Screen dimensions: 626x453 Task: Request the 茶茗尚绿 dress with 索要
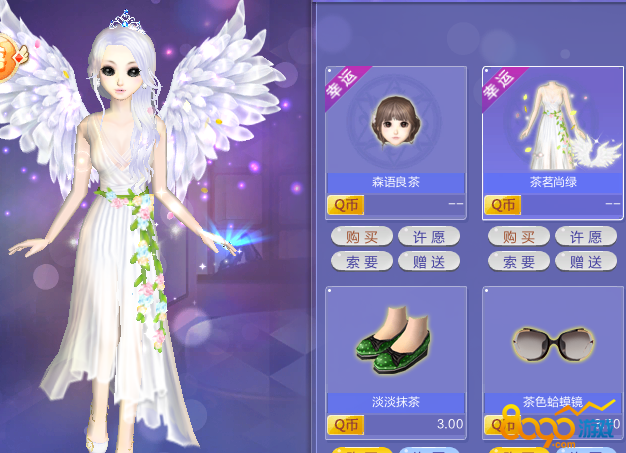click(x=519, y=262)
